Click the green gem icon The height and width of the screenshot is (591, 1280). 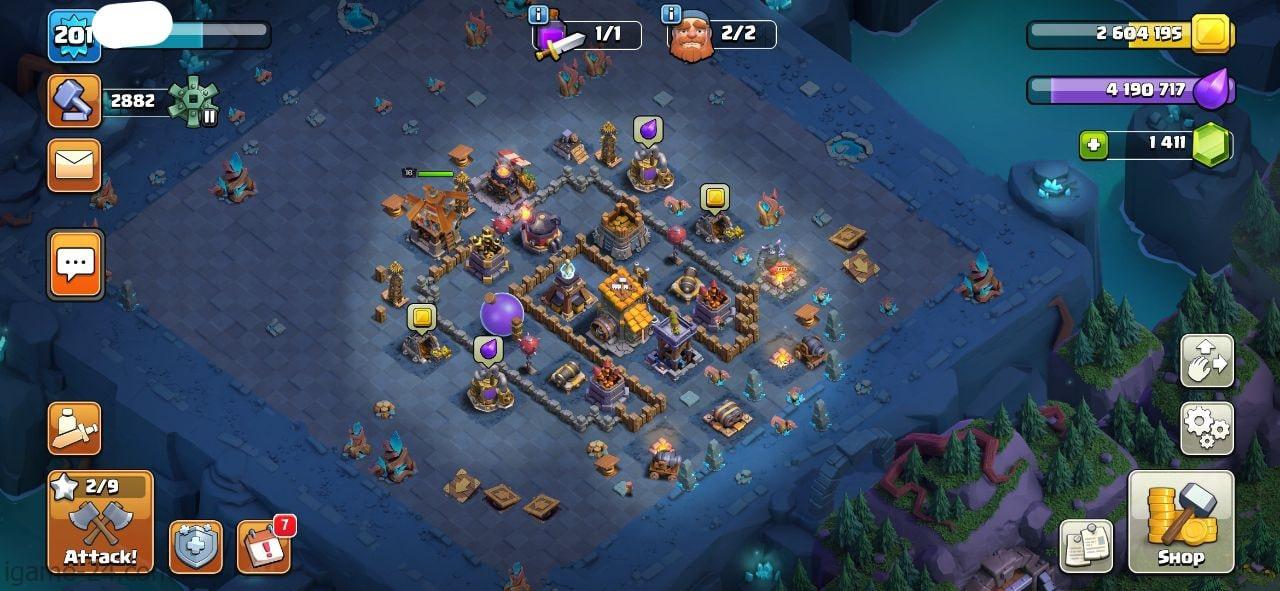click(1211, 145)
